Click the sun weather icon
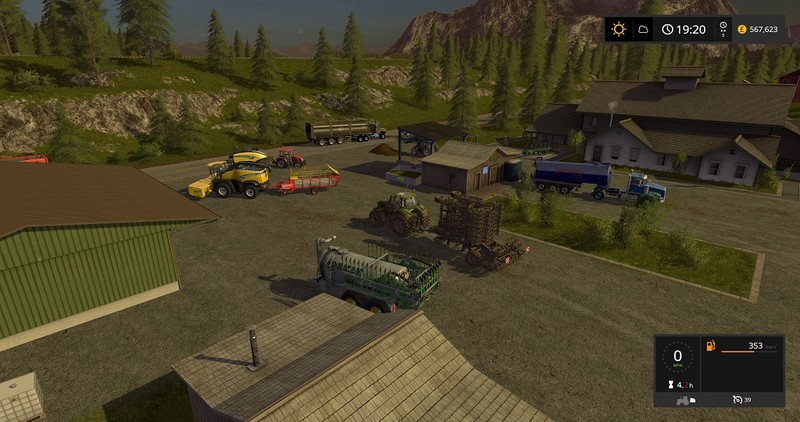This screenshot has width=800, height=422. [x=619, y=29]
